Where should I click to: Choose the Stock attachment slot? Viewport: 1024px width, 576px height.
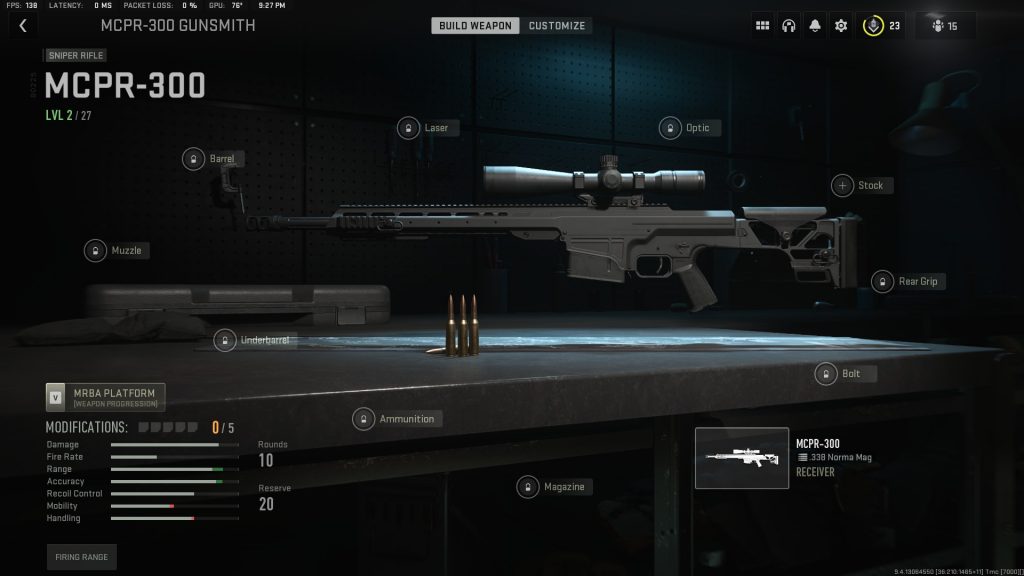coord(860,185)
